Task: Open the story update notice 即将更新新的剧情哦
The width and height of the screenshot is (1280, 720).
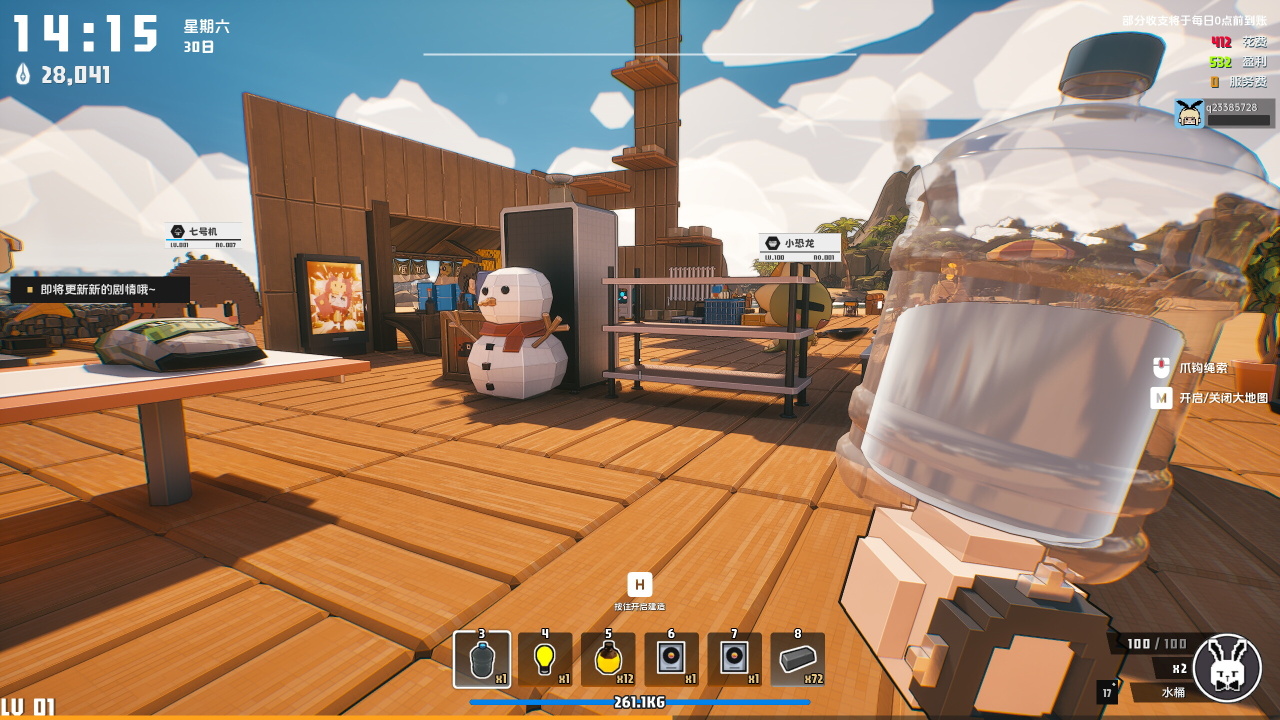Action: 99,289
